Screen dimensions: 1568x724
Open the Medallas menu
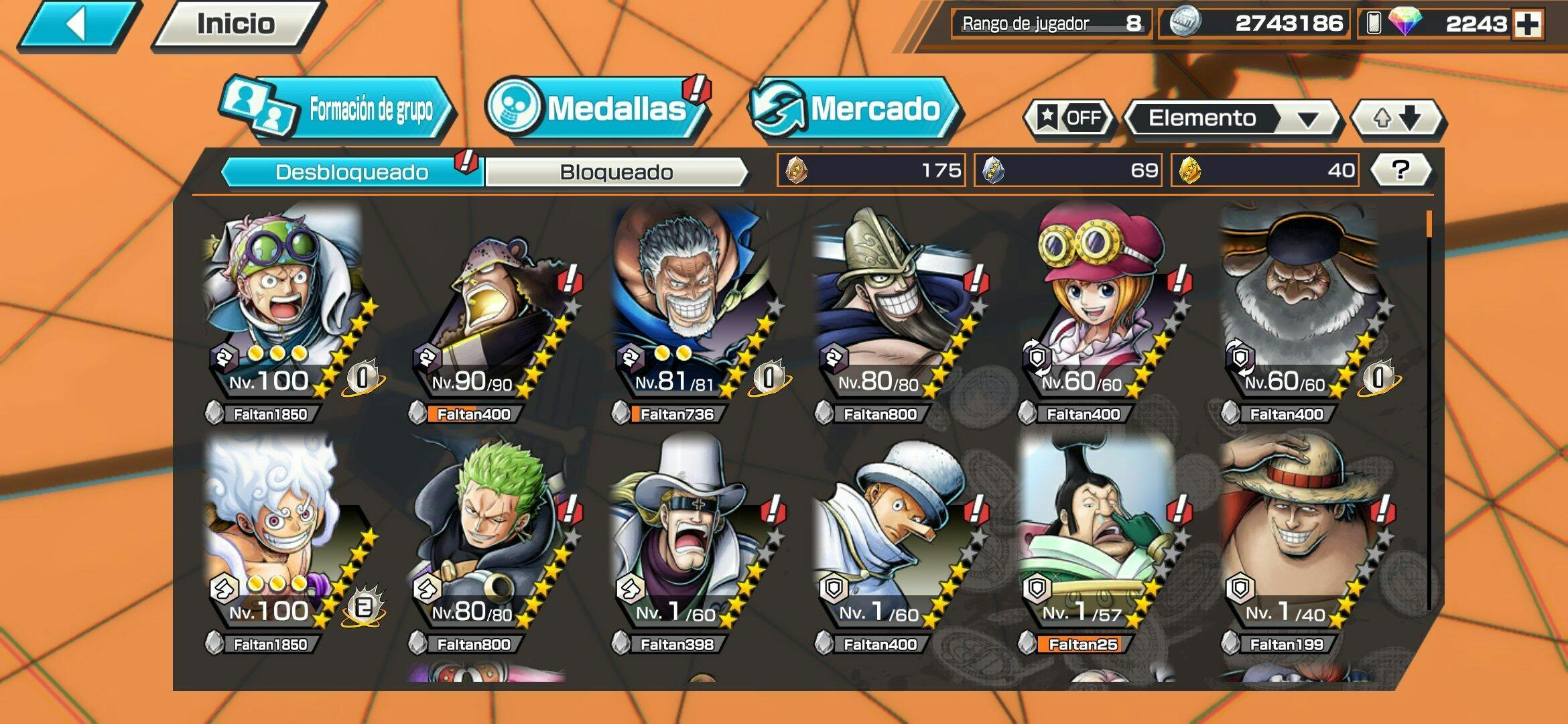click(596, 108)
